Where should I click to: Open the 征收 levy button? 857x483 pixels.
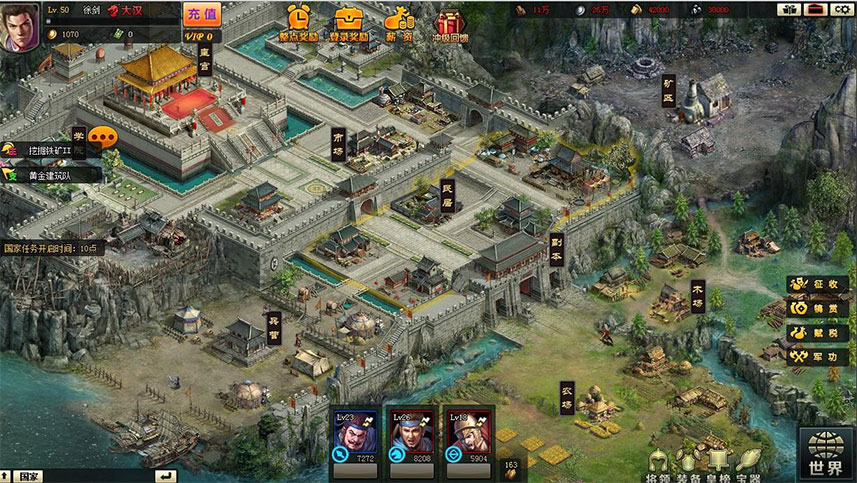click(819, 284)
